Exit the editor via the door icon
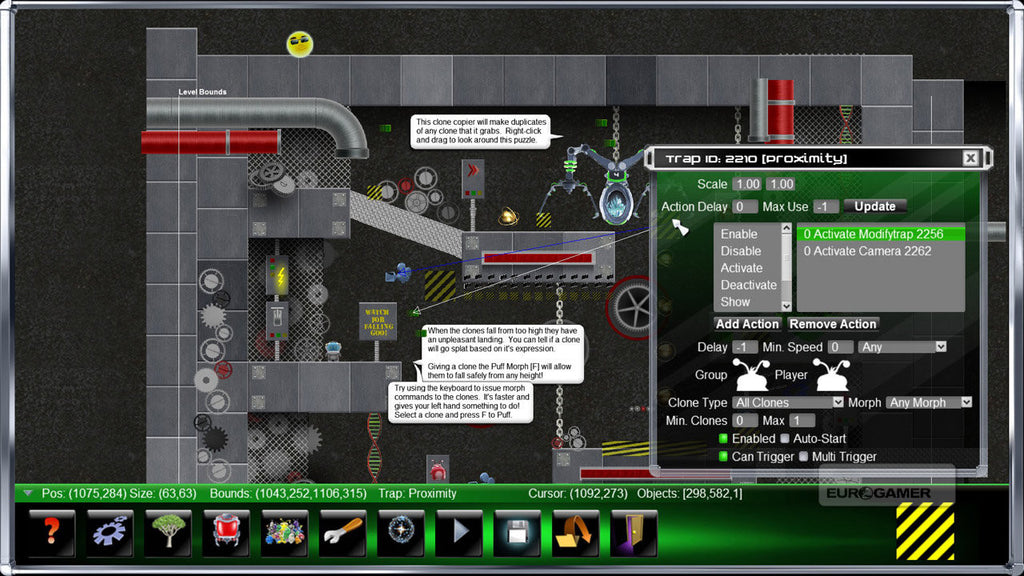 coord(633,532)
